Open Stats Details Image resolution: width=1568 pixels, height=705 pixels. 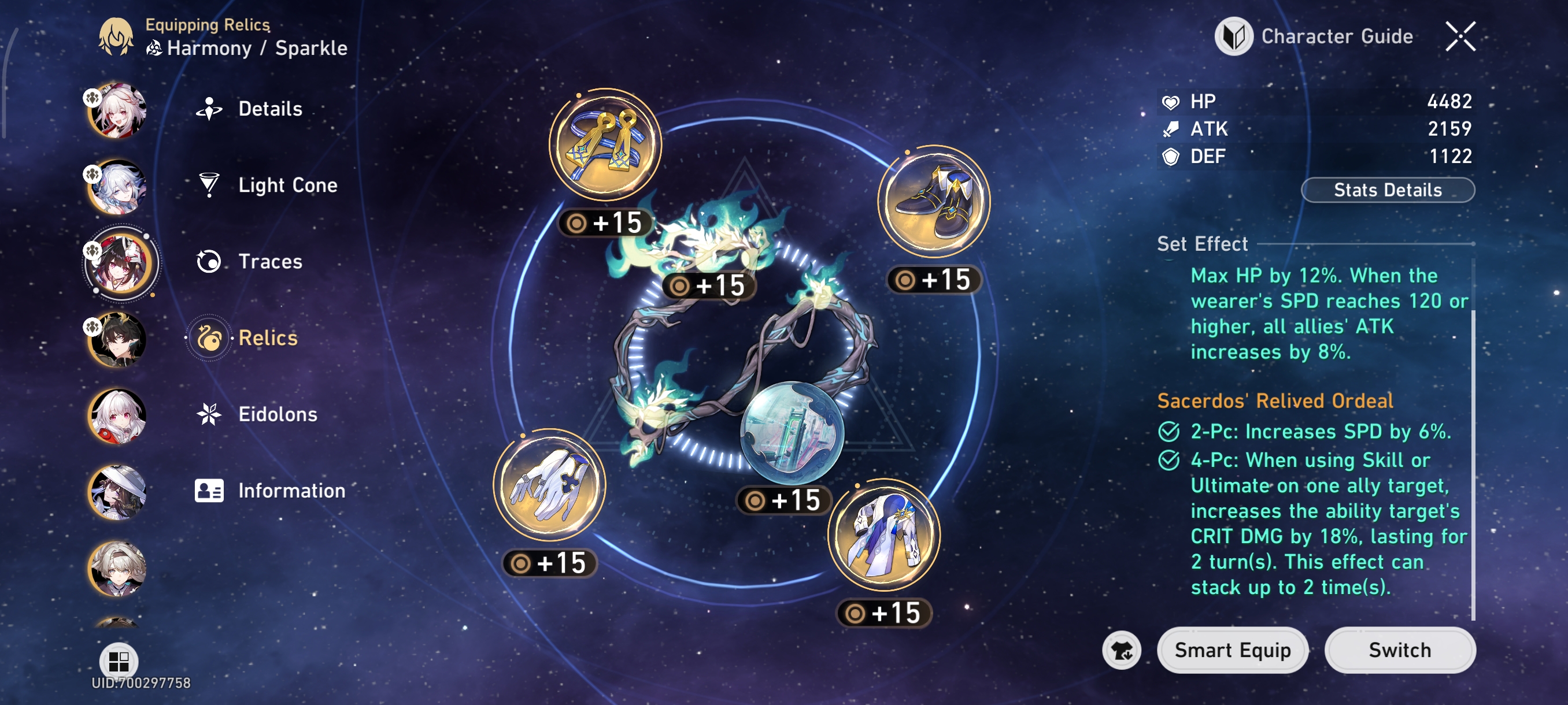coord(1387,190)
